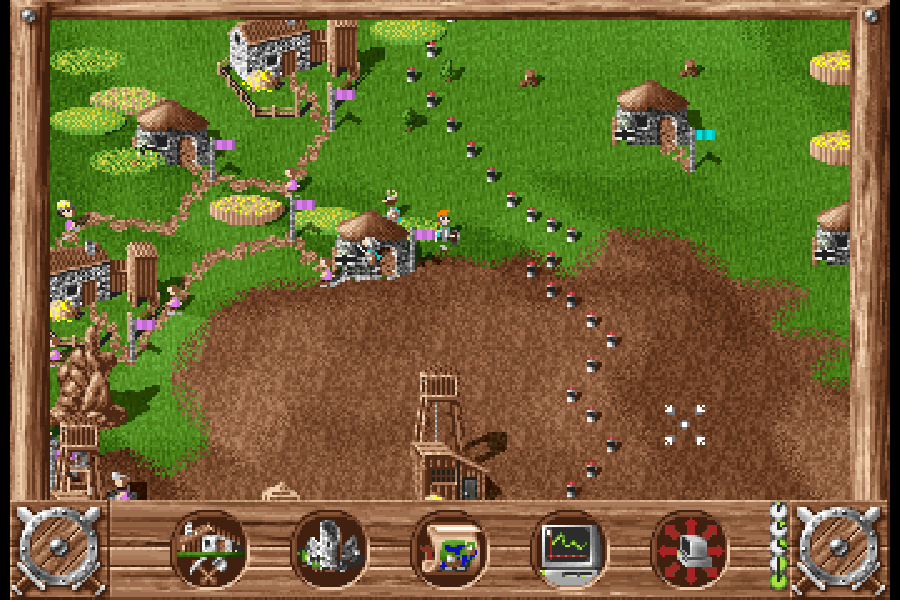Image resolution: width=900 pixels, height=600 pixels.
Task: Open the build menu hammer-and-house icon
Action: point(210,549)
